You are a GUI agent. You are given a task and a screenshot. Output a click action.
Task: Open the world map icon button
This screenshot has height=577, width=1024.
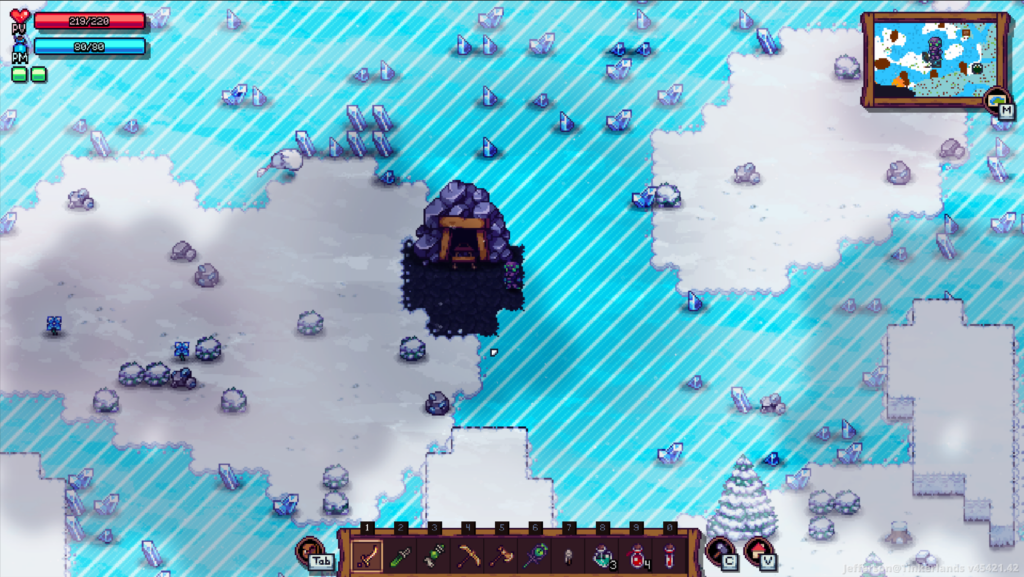(x=996, y=100)
